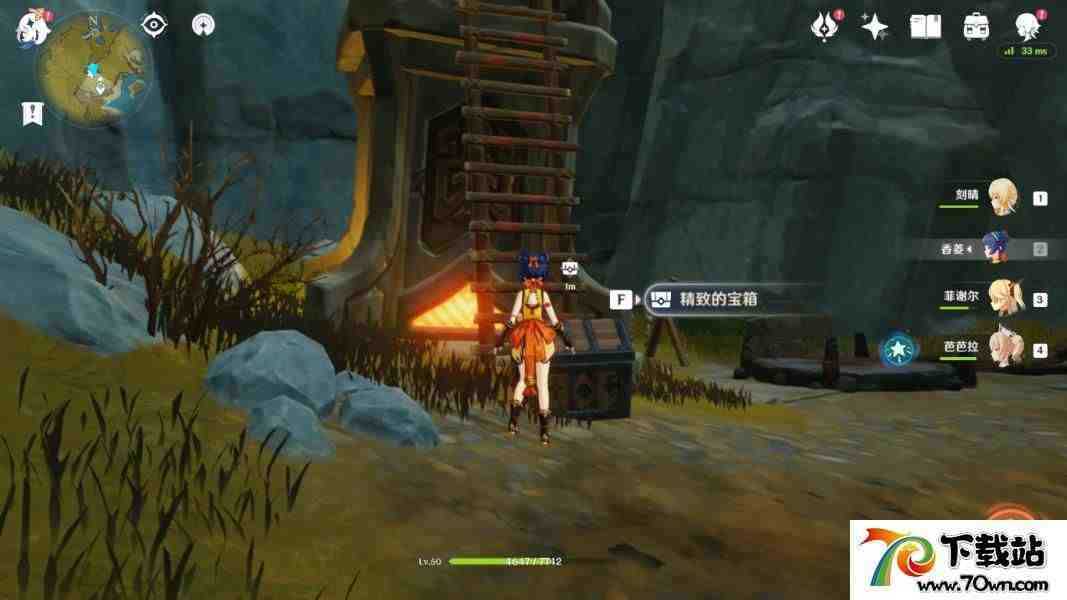1067x600 pixels.
Task: Open the backpack inventory icon
Action: pos(976,27)
